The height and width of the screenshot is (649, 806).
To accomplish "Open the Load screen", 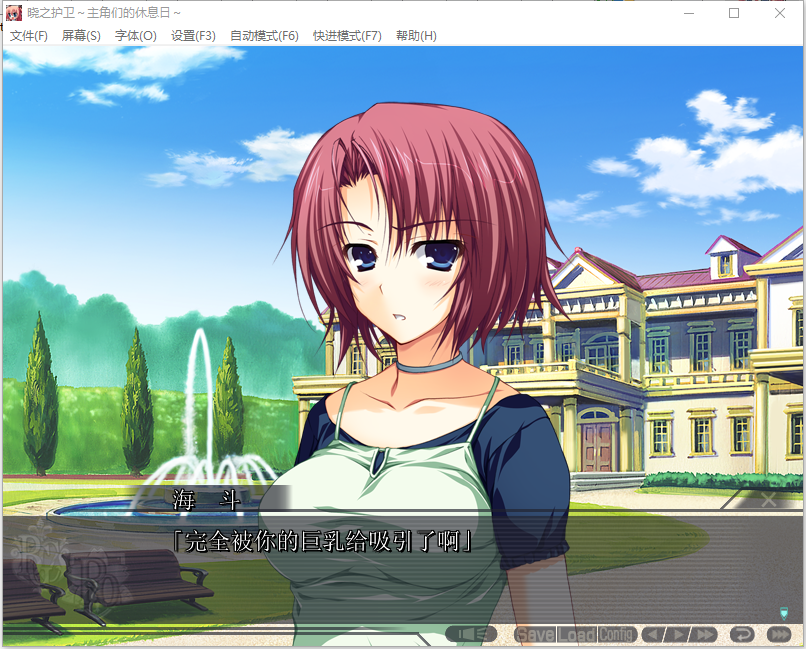I will click(x=577, y=635).
